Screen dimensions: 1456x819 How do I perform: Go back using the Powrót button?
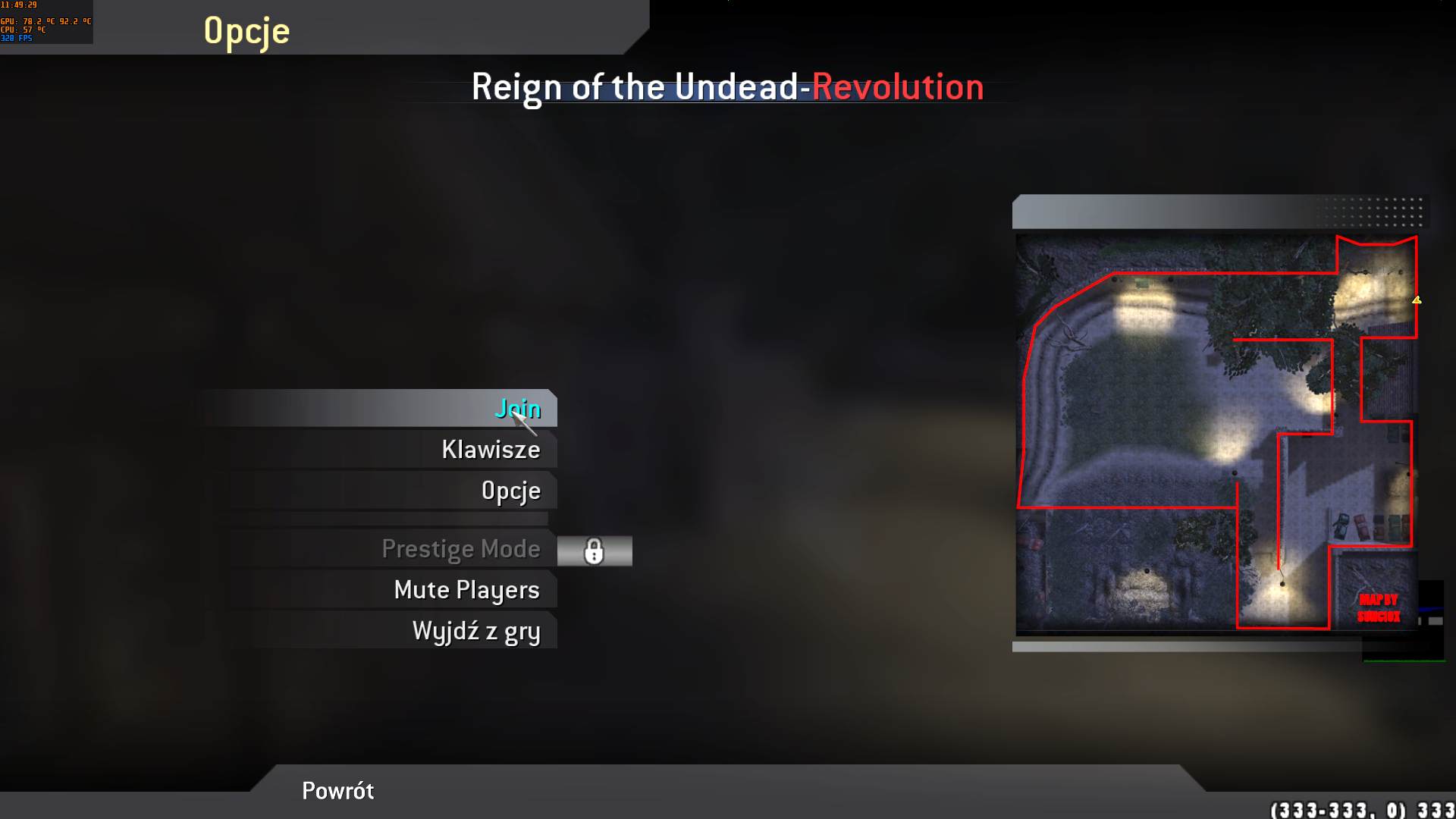pyautogui.click(x=337, y=791)
